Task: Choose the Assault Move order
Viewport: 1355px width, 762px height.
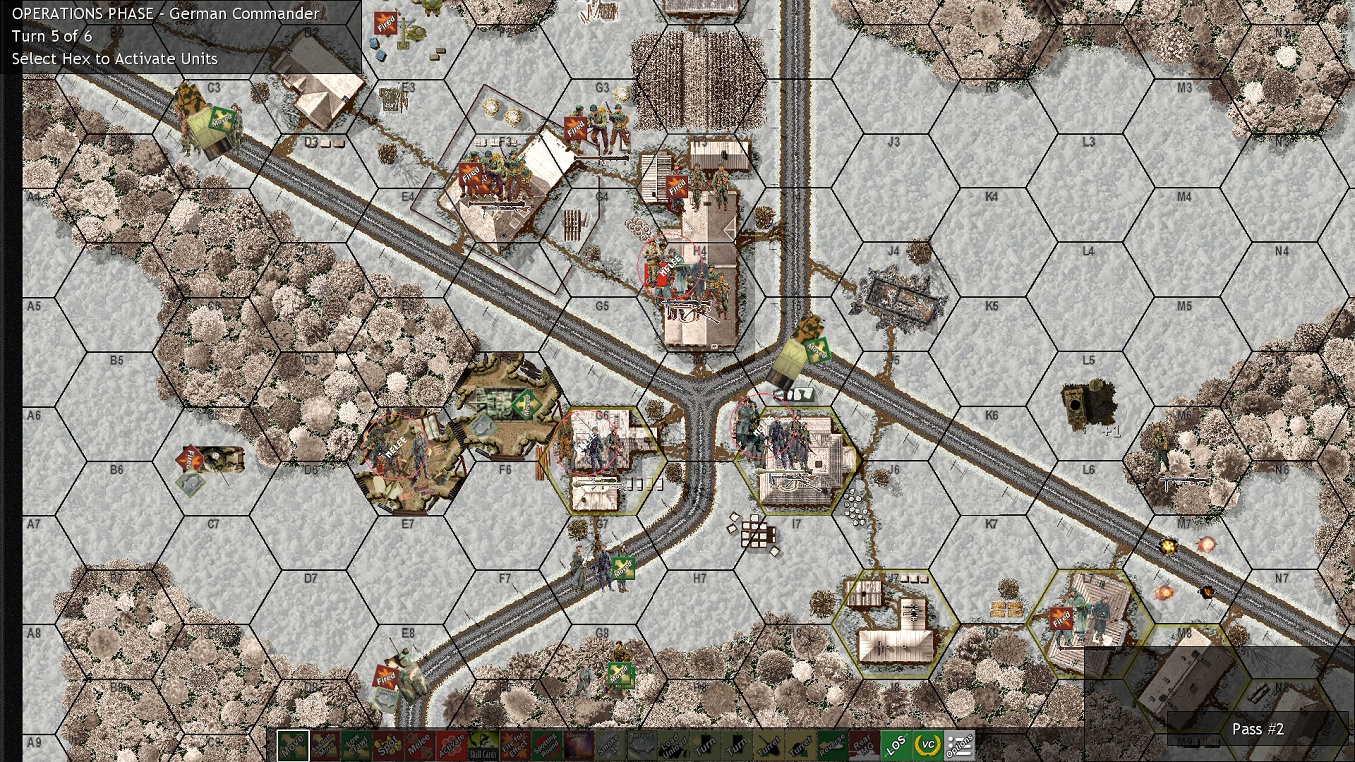Action: 327,743
